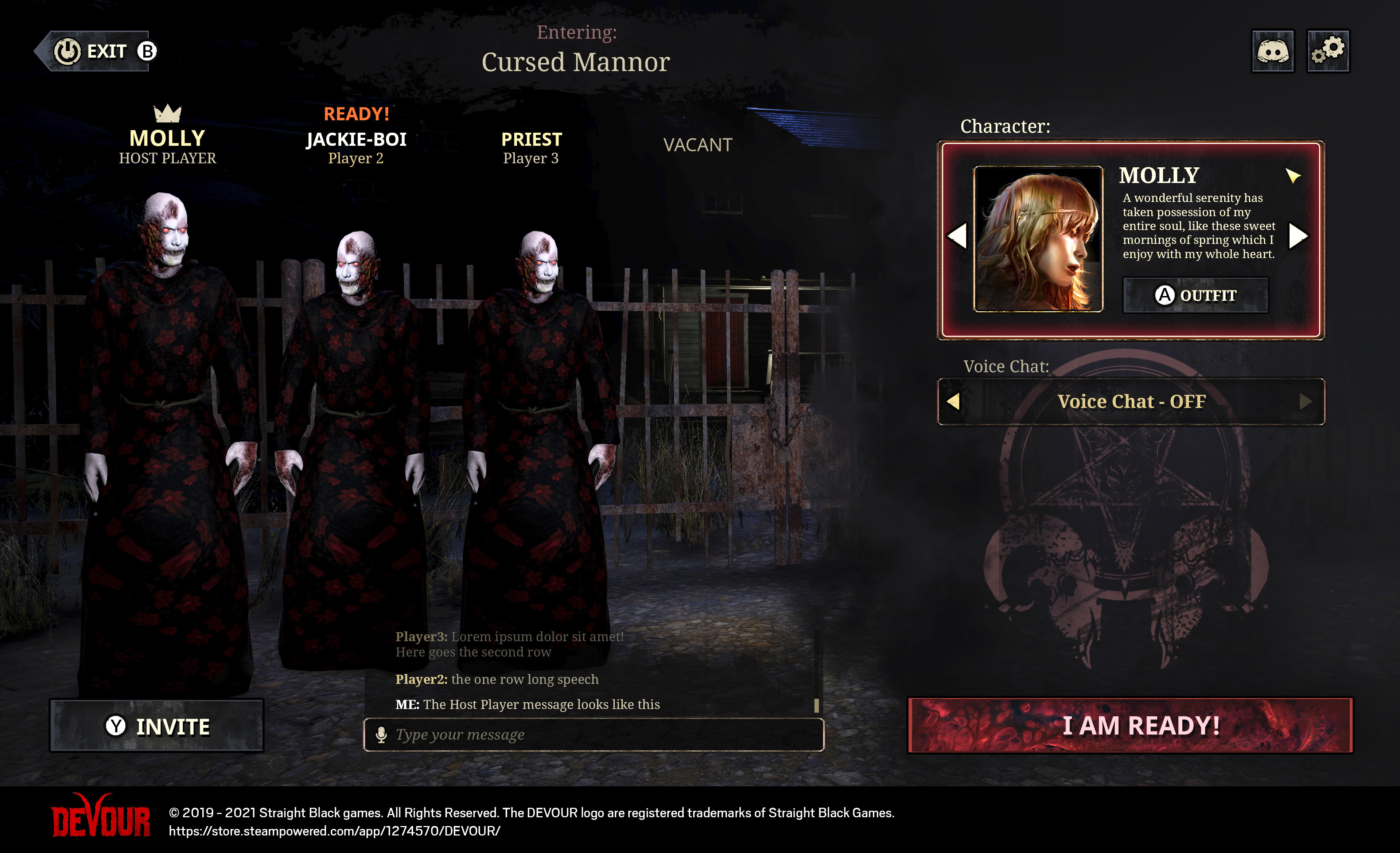Switch to the next character

coord(1299,236)
